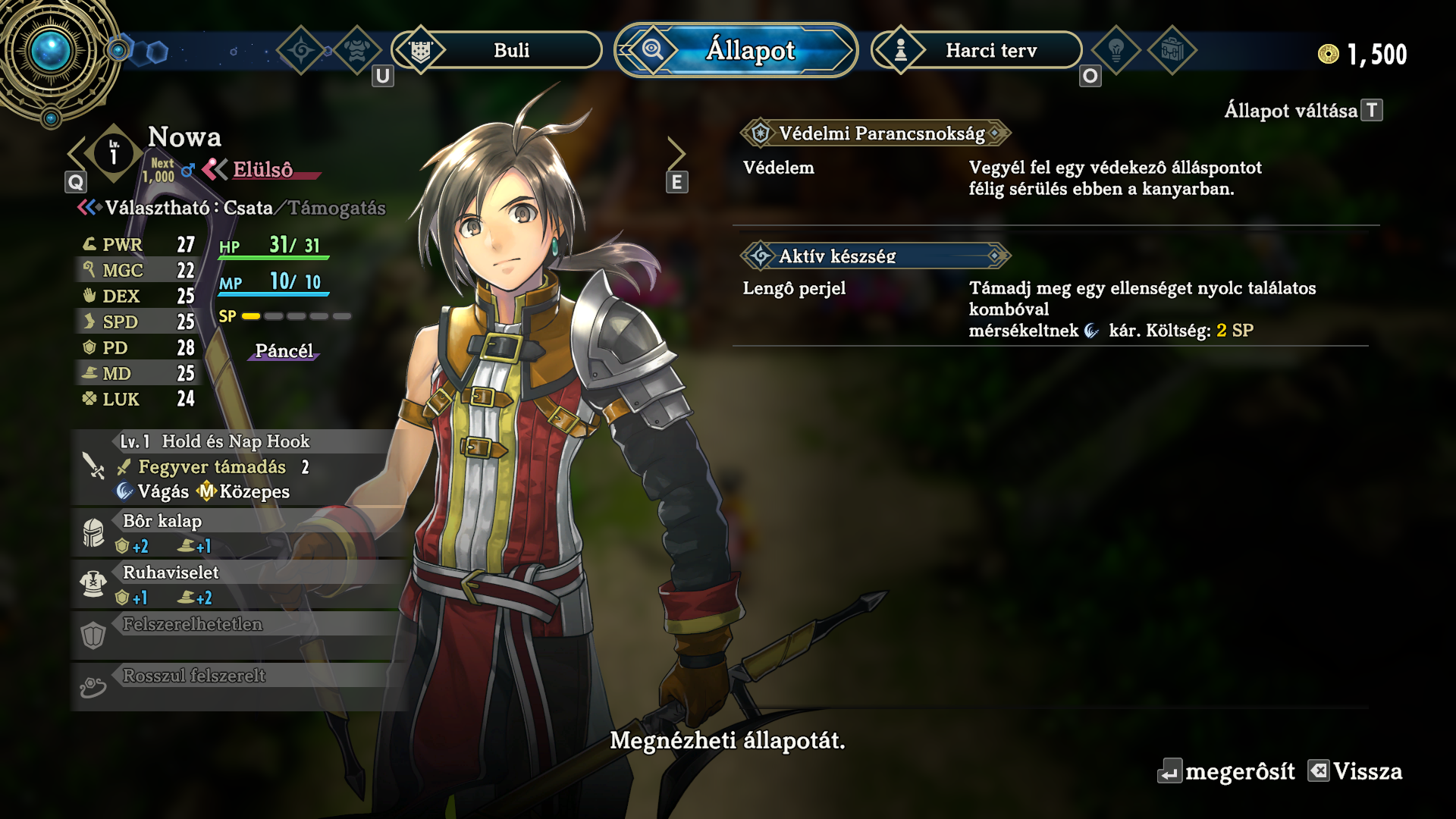Open the lightbulb hints tab icon

1116,51
